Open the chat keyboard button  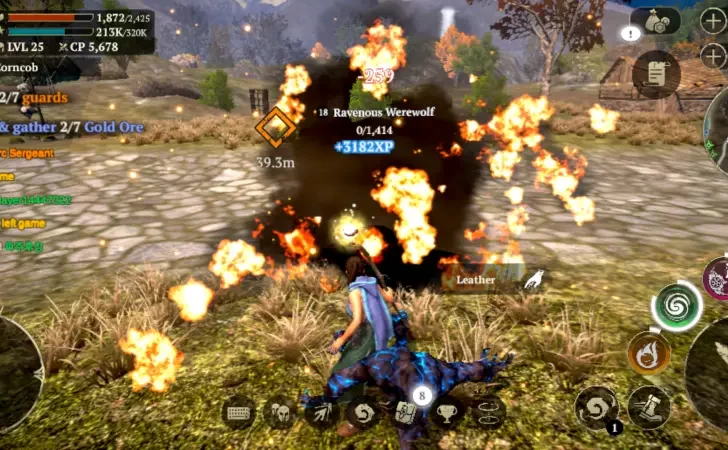[241, 414]
